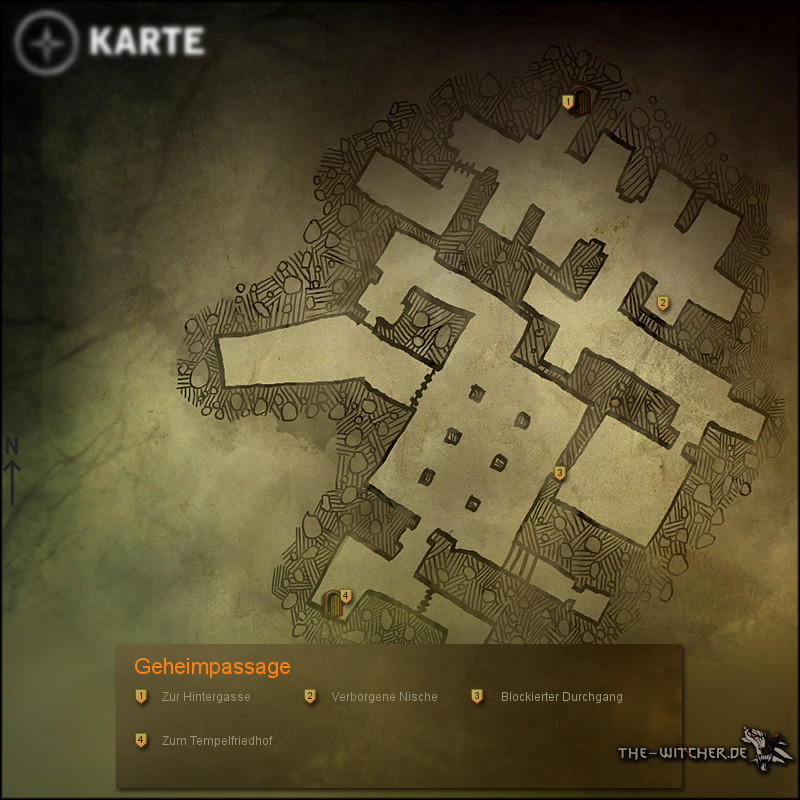Click the 'Blockierter Durchgang' legend entry
This screenshot has height=800, width=800.
(561, 697)
